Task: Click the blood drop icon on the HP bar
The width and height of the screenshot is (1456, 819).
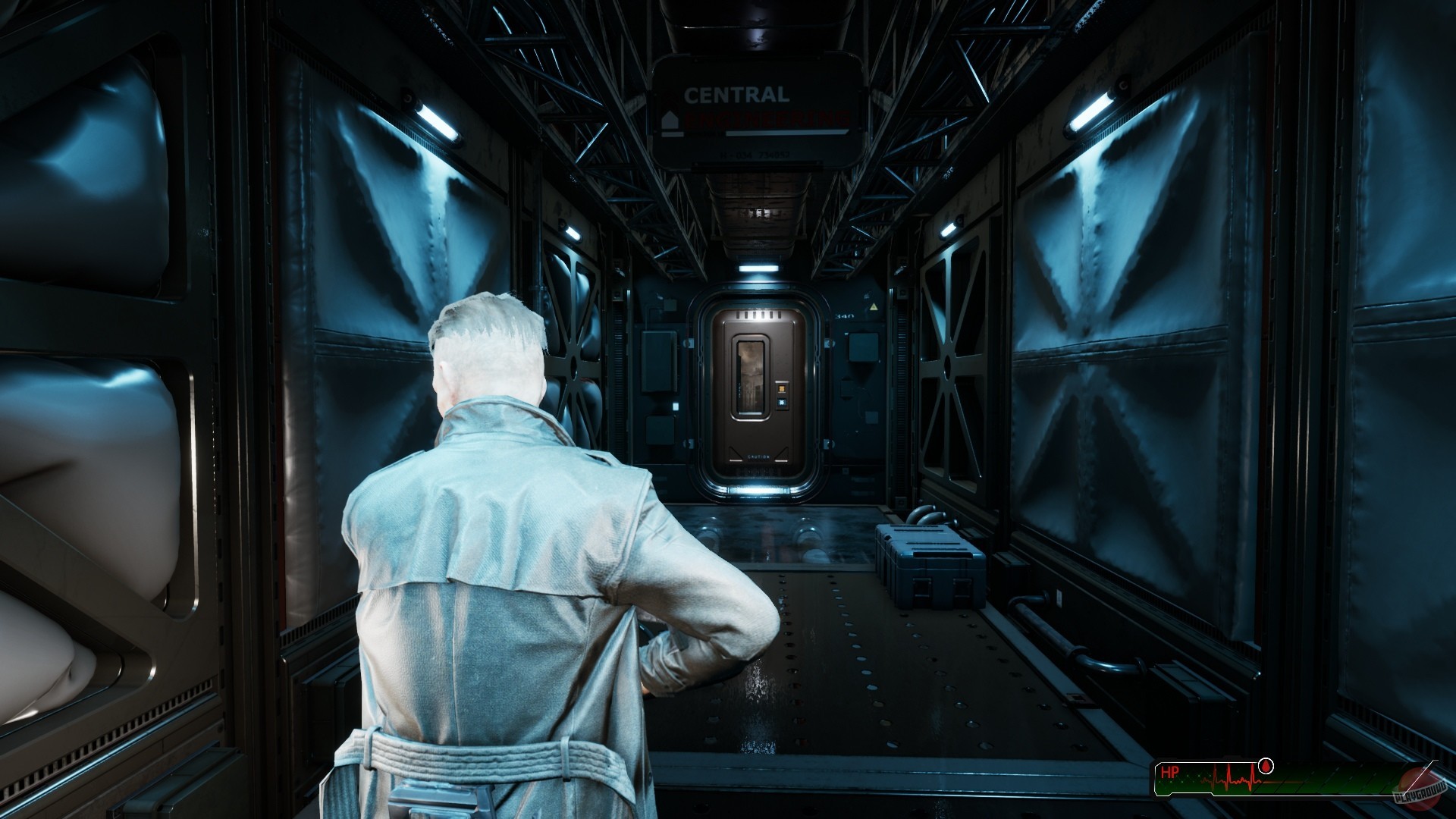Action: pos(1265,766)
